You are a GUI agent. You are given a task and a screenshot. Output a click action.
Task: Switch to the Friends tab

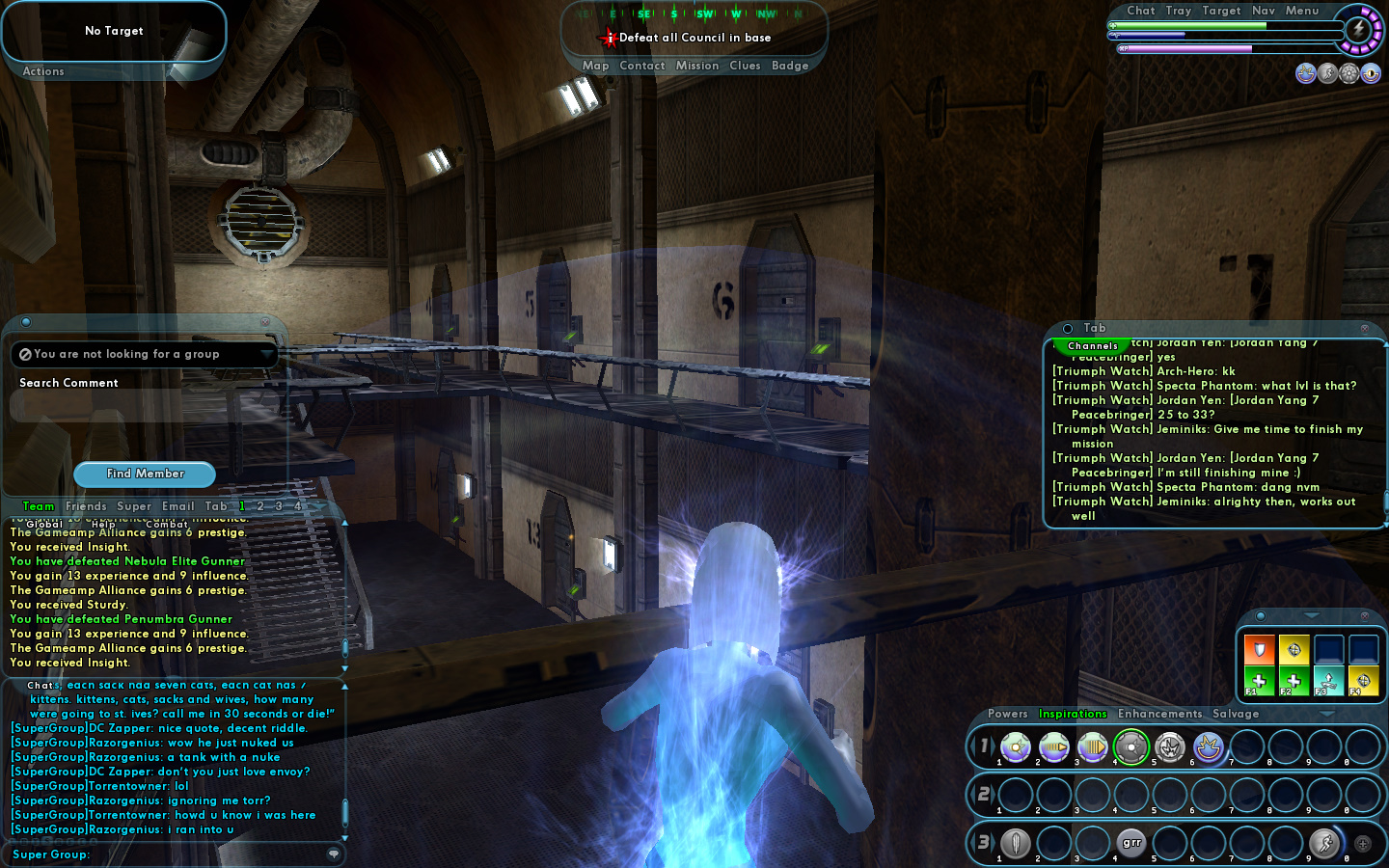point(86,506)
